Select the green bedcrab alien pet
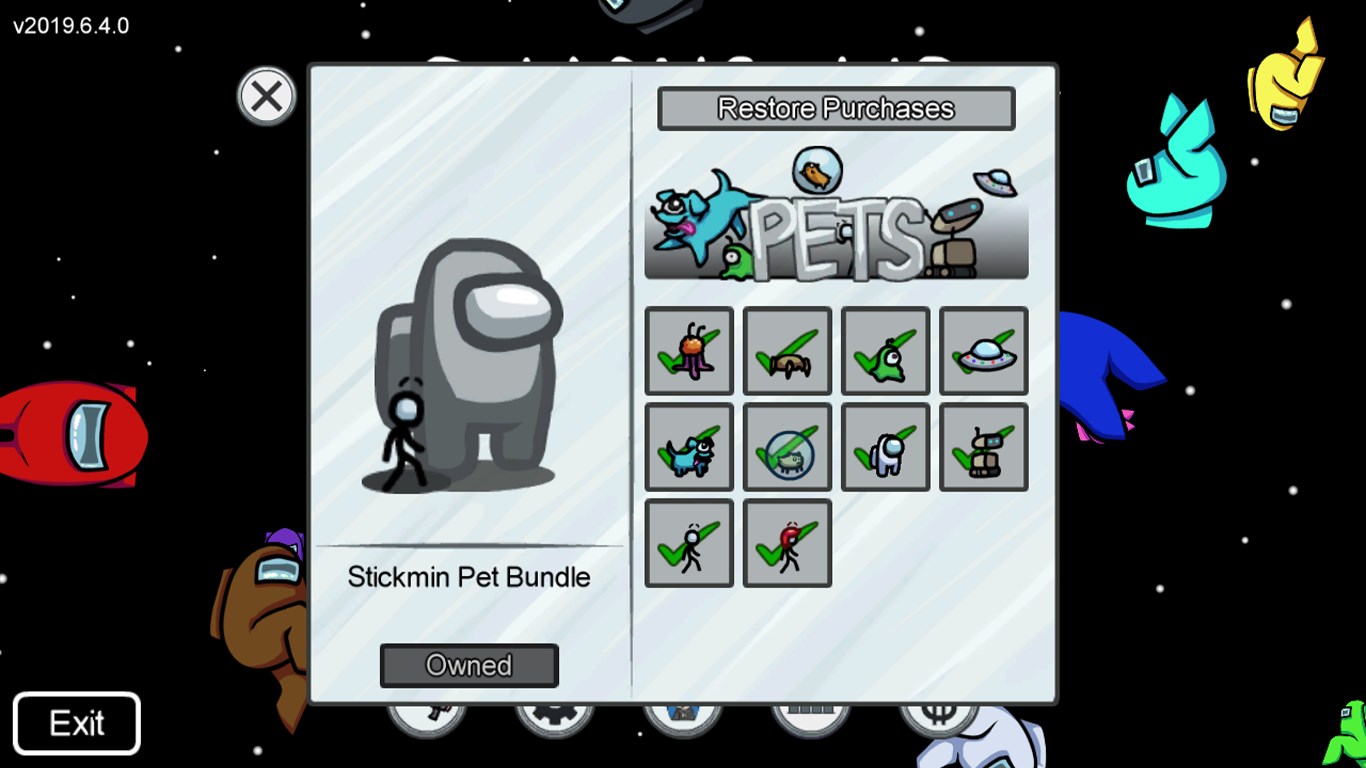 pos(884,351)
